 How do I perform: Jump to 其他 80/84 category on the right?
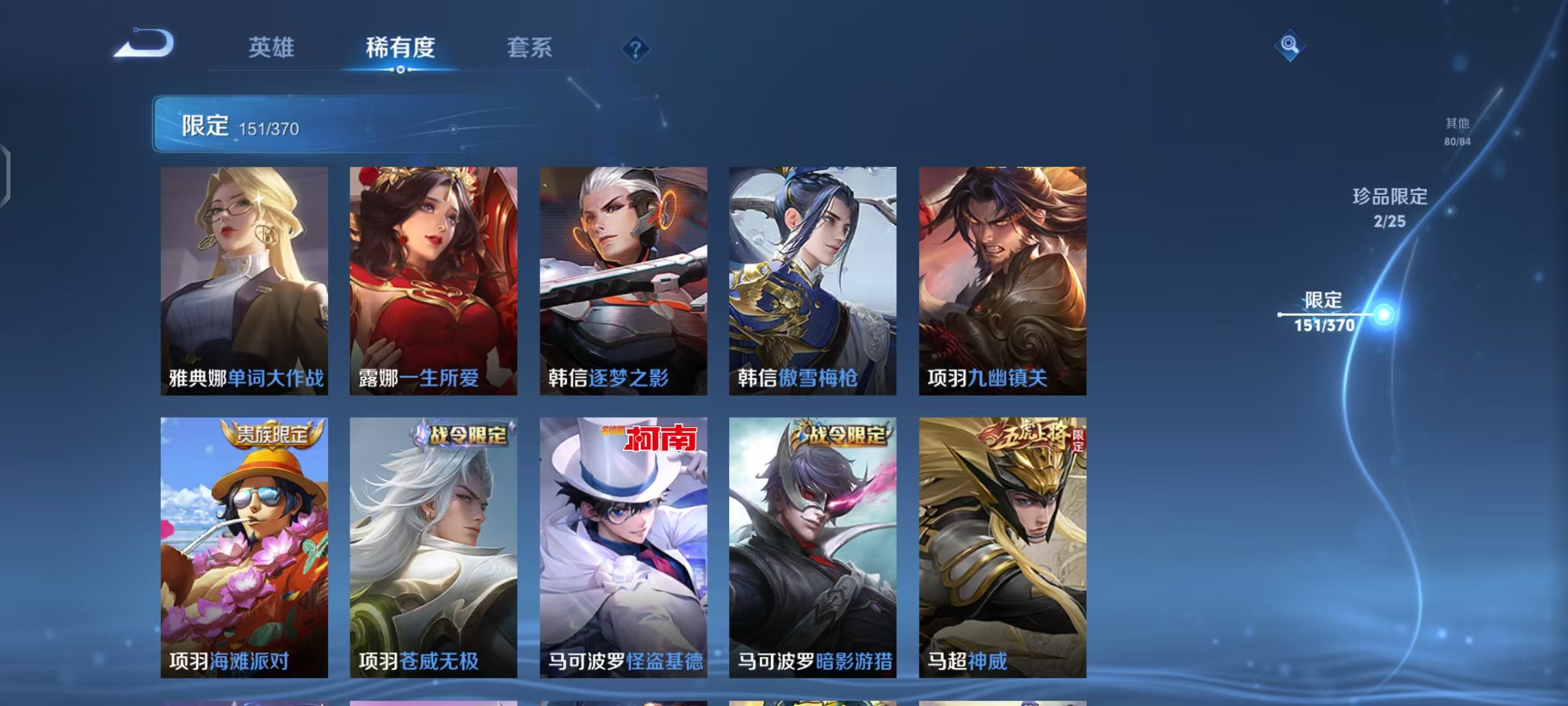click(1458, 131)
